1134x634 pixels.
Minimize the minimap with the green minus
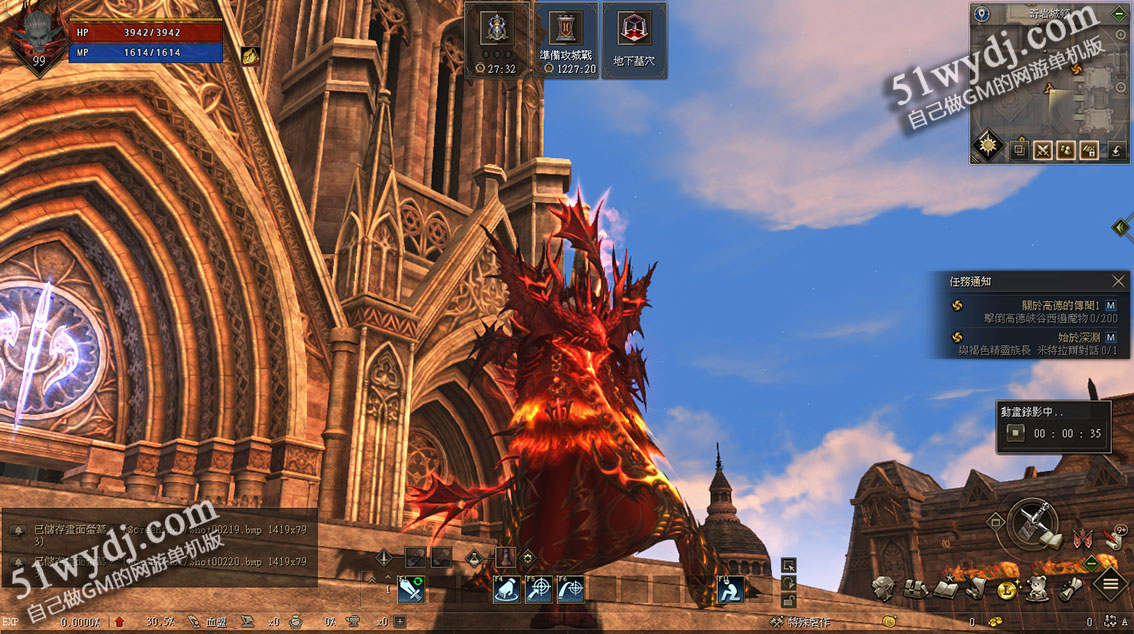tap(1118, 14)
